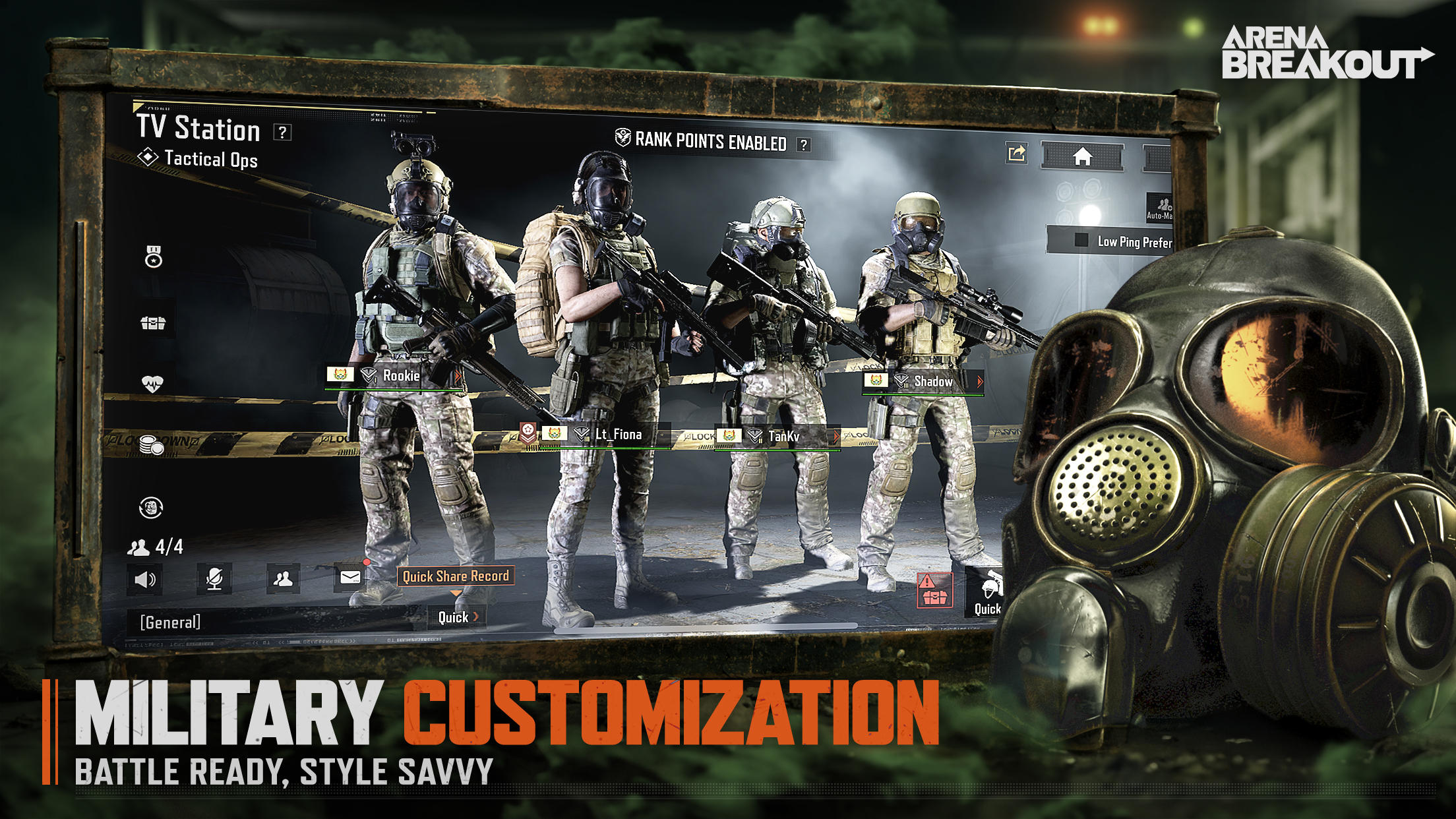Click the health status heart icon
Screen dimensions: 1456x819
154,382
